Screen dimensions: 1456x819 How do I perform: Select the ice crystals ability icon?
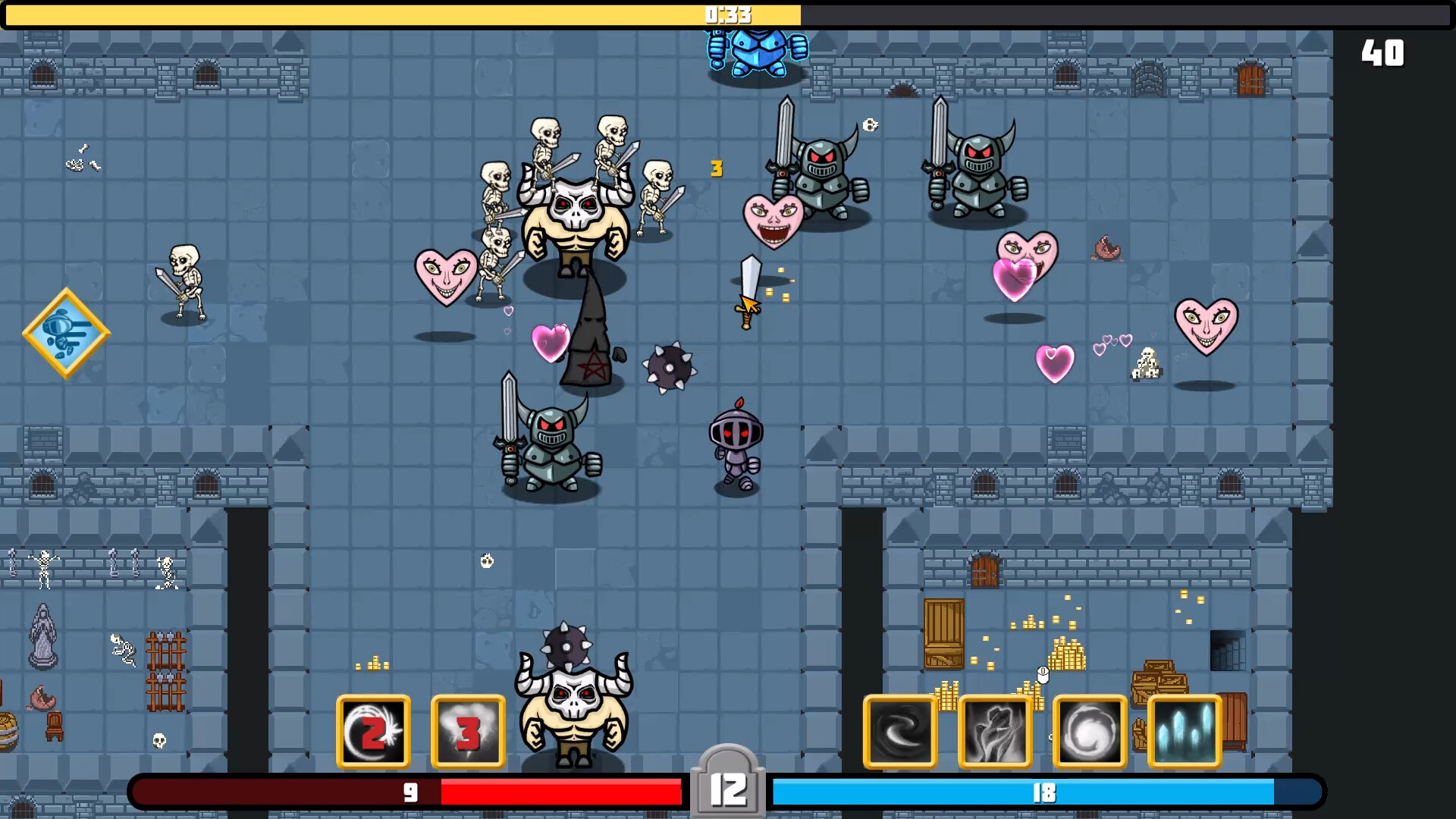click(x=1184, y=731)
